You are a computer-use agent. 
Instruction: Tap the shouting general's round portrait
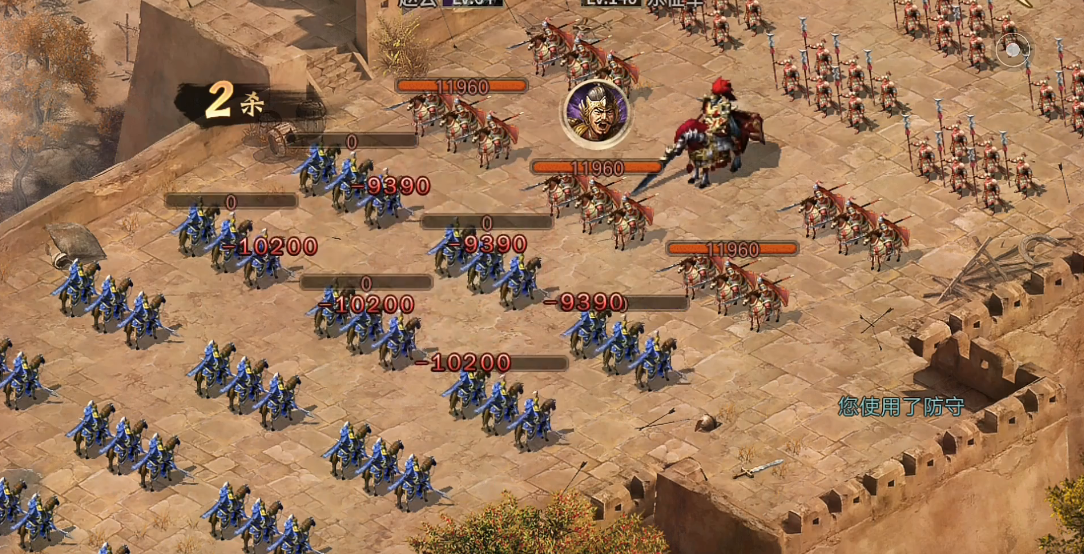pyautogui.click(x=595, y=112)
